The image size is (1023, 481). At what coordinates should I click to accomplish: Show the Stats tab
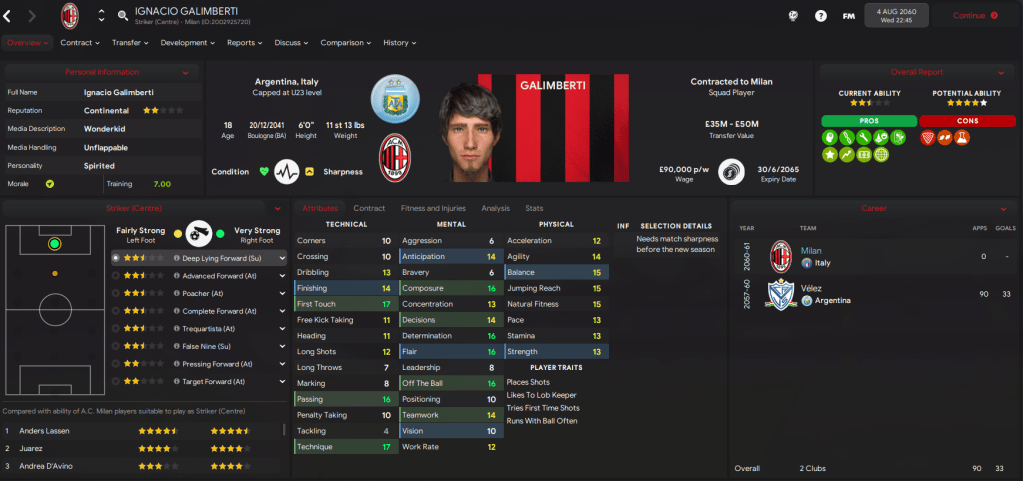(534, 208)
